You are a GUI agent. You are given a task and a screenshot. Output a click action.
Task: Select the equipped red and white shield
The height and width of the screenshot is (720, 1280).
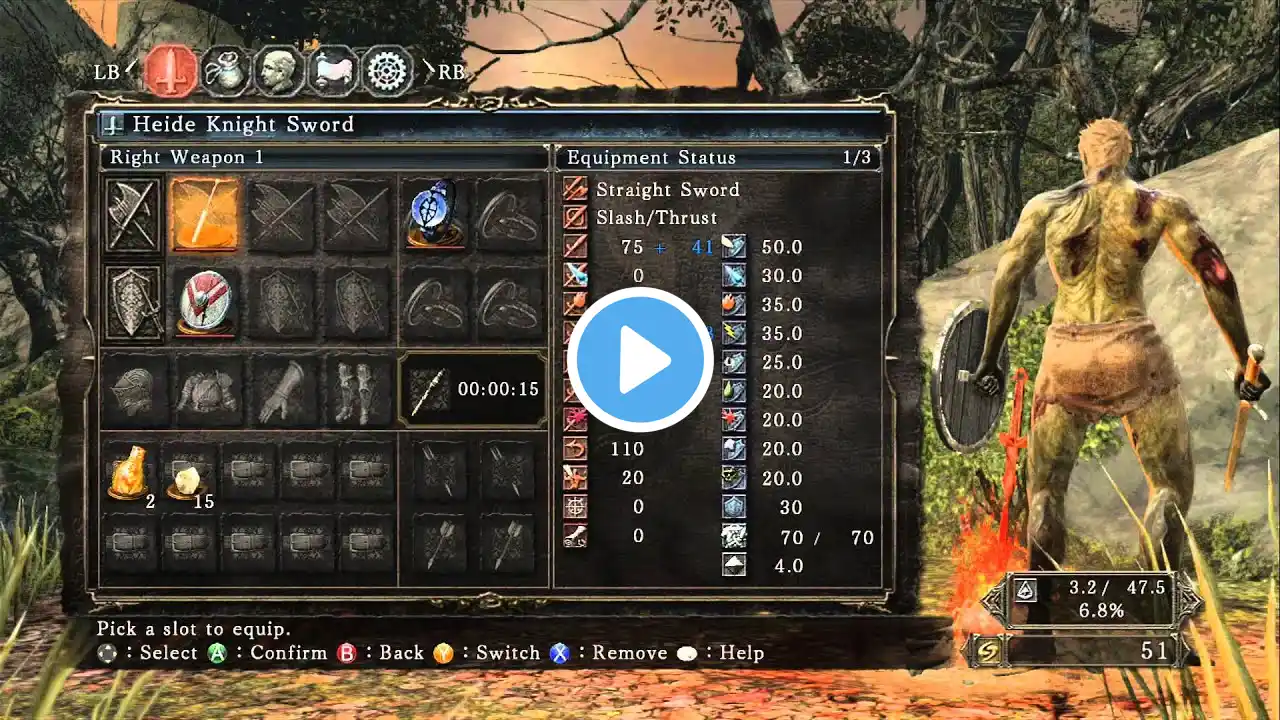pos(207,301)
